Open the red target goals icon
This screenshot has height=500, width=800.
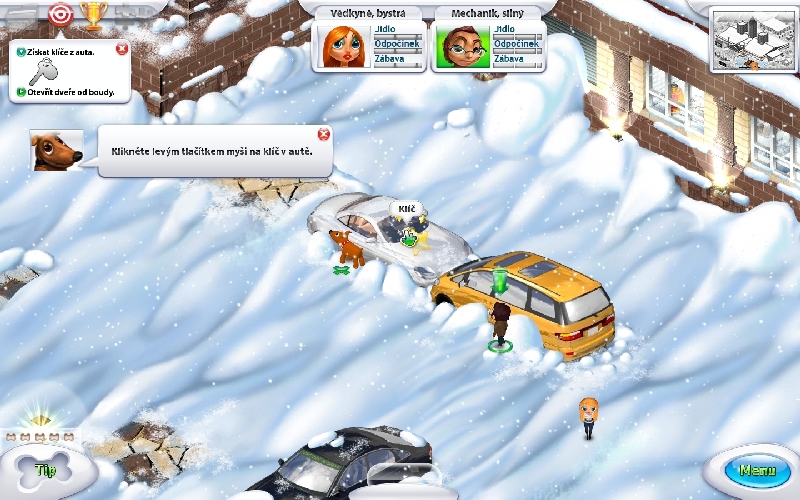(60, 14)
